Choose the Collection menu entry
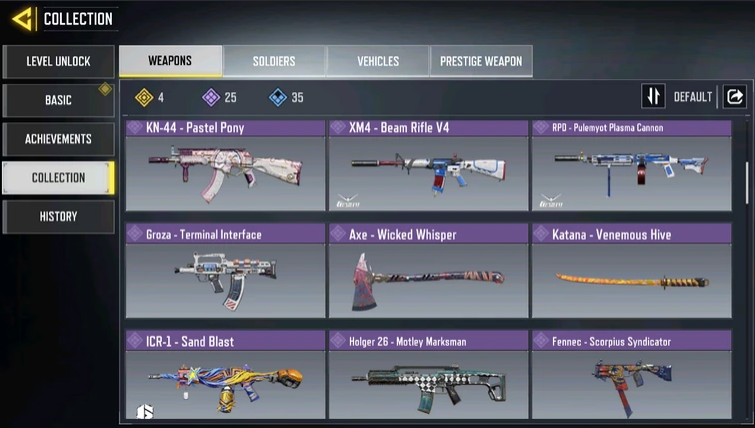Image resolution: width=755 pixels, height=428 pixels. tap(58, 178)
